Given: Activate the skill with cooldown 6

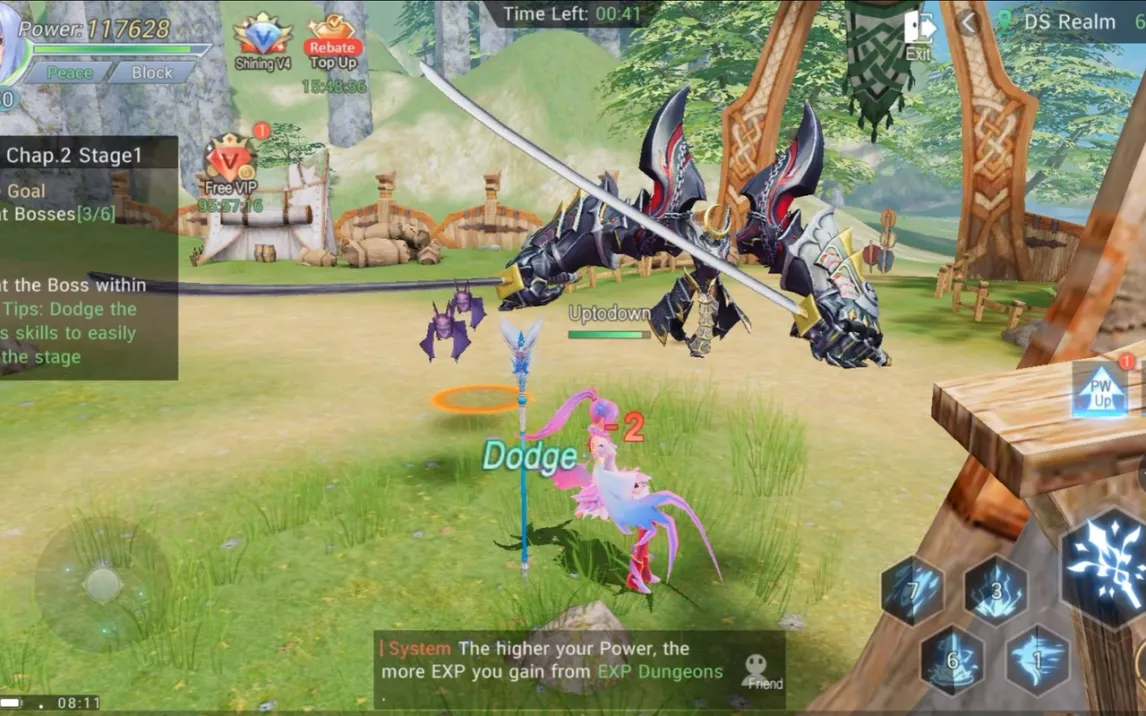Looking at the screenshot, I should pos(952,660).
